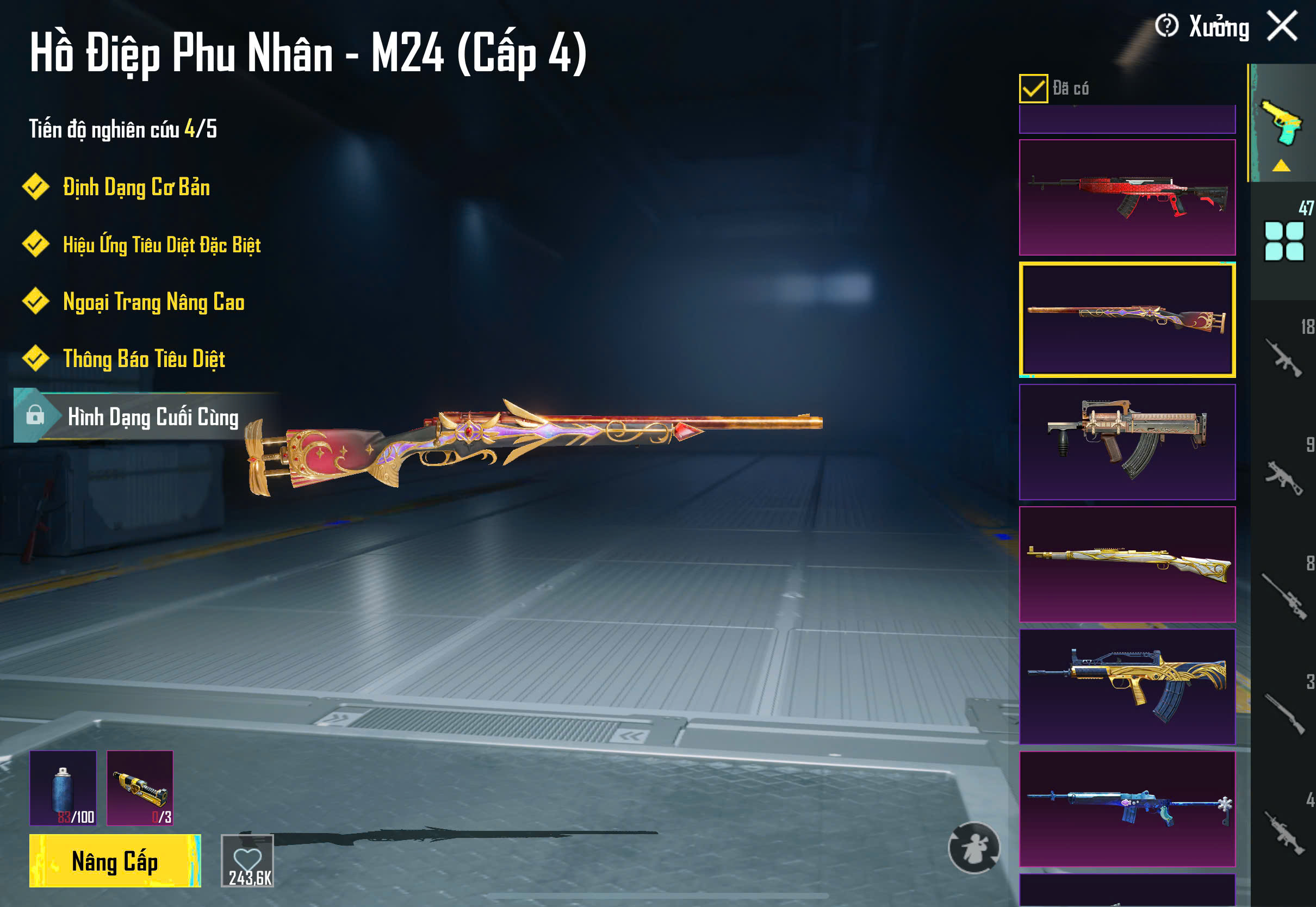
Task: Select the white and gold rifle thumbnail
Action: click(1127, 564)
